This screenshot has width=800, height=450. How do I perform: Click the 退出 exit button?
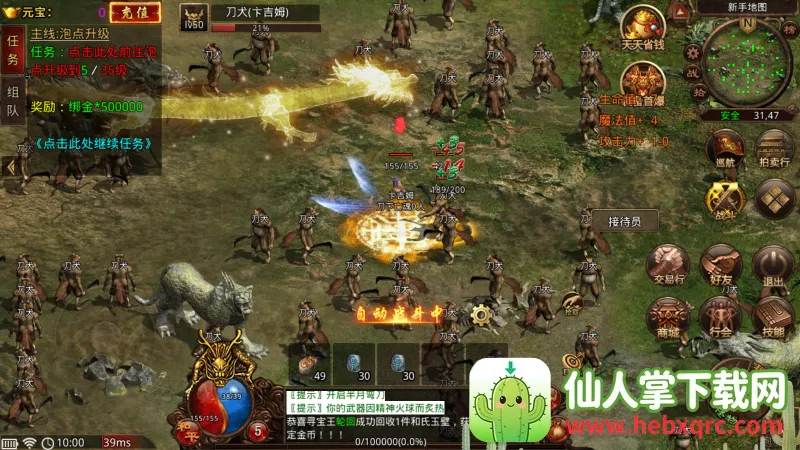click(x=772, y=263)
